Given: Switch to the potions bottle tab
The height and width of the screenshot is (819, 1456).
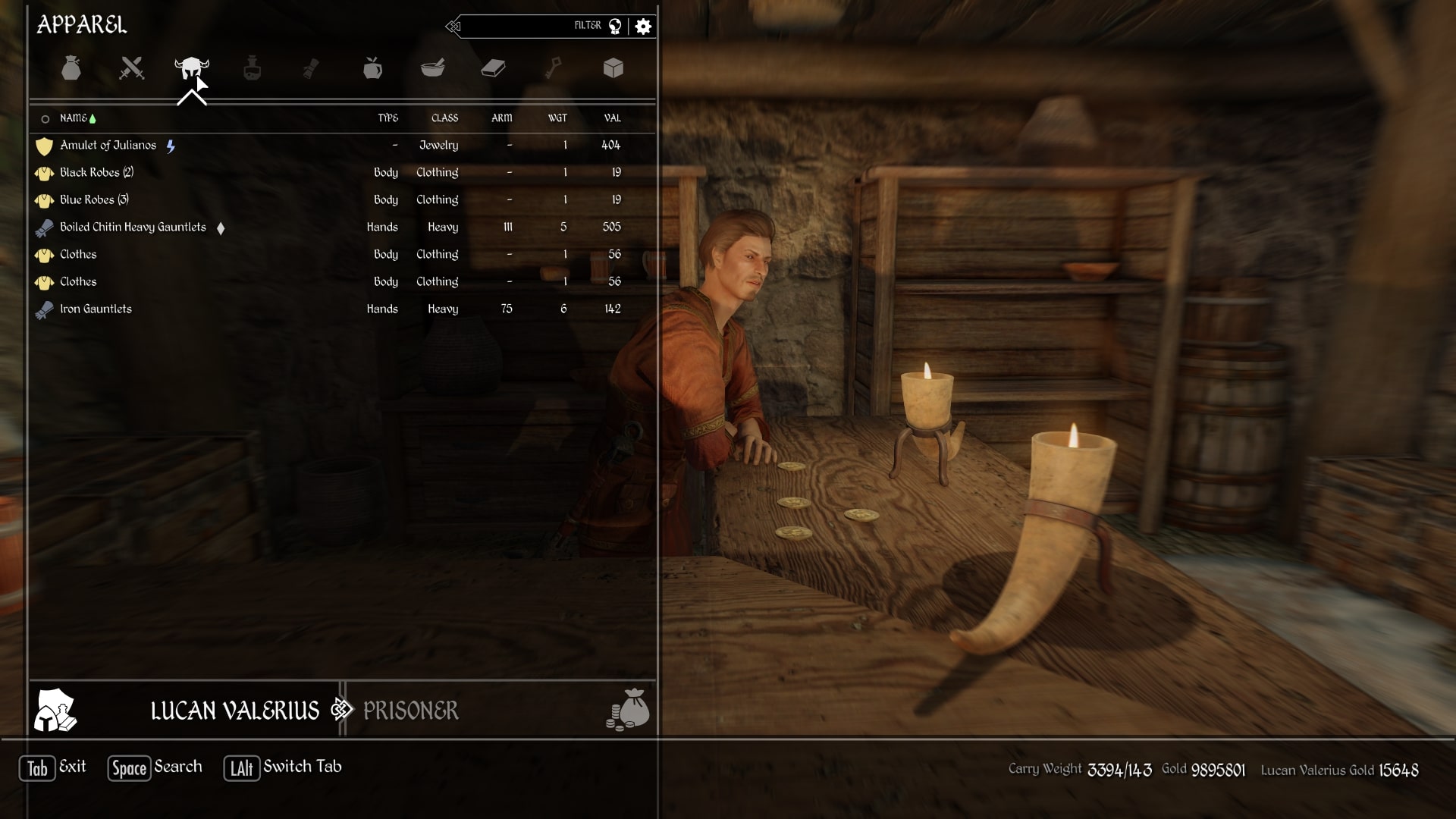Looking at the screenshot, I should [x=252, y=68].
